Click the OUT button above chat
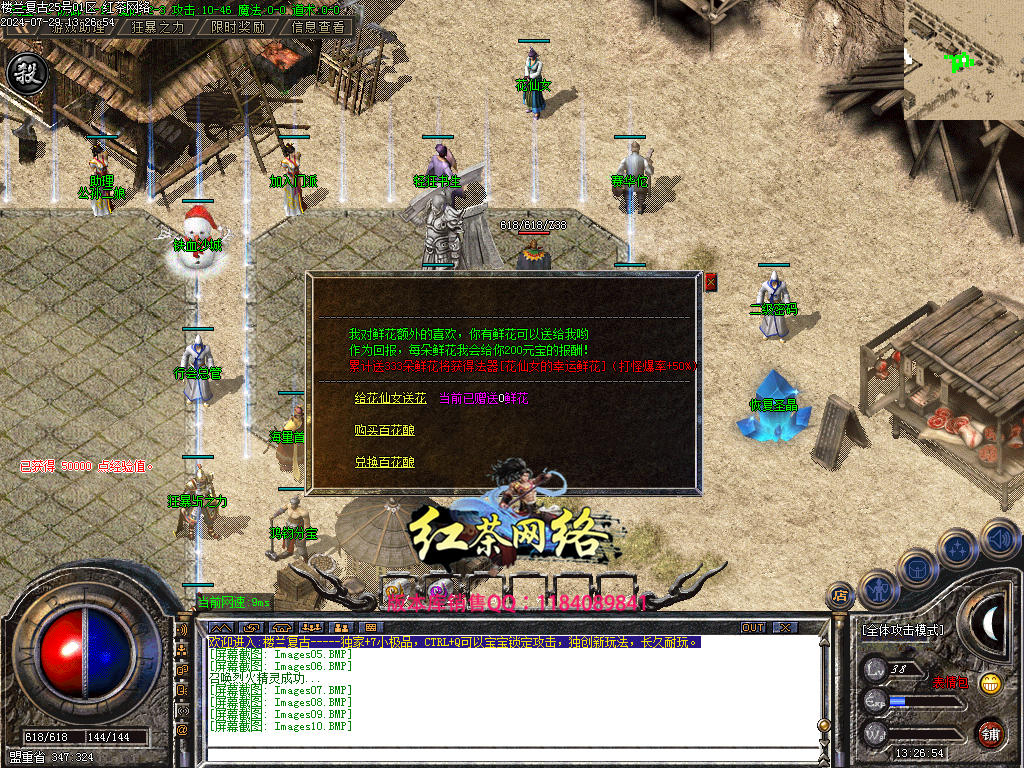The height and width of the screenshot is (768, 1024). [752, 627]
